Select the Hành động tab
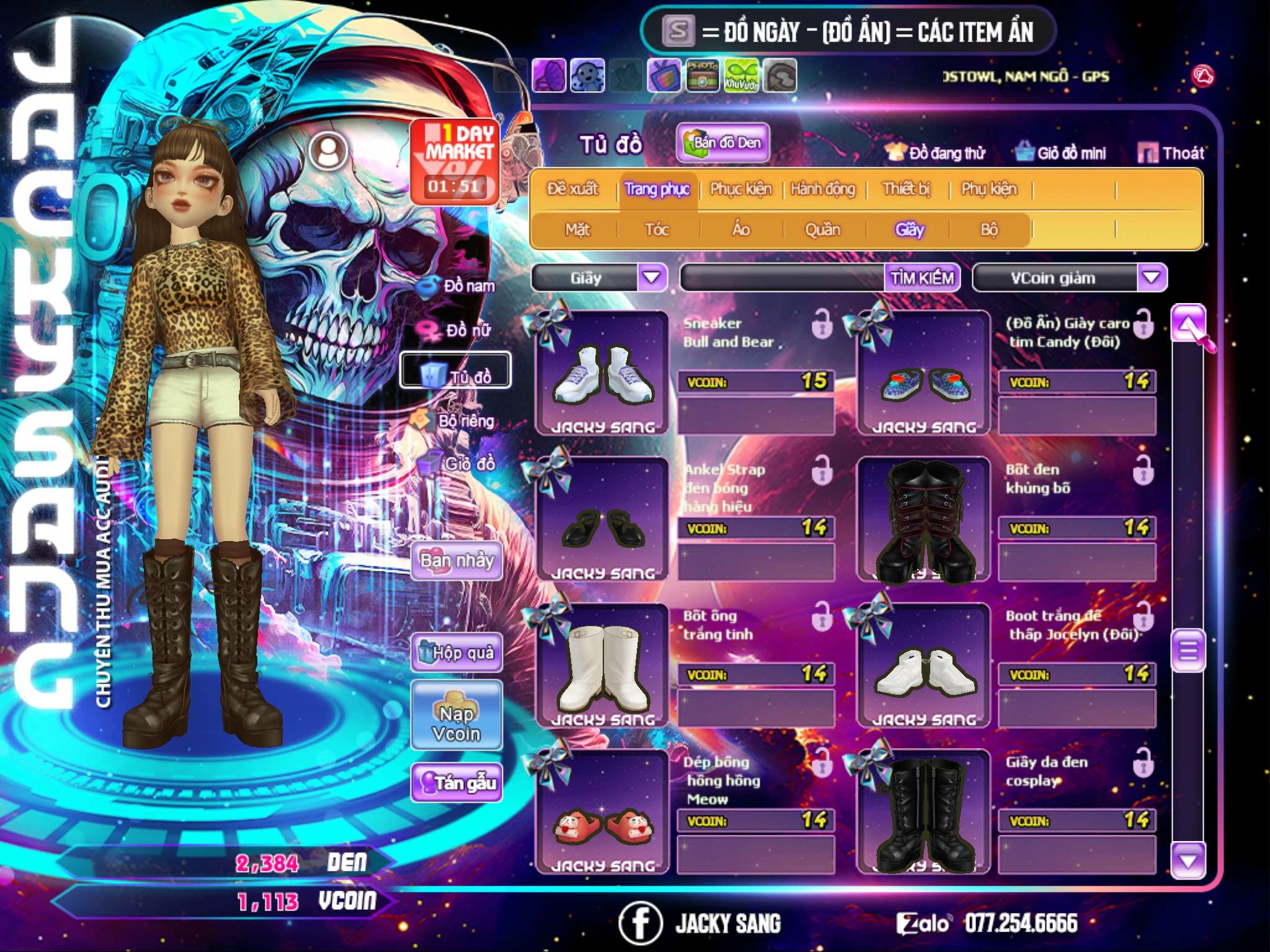1270x952 pixels. [823, 189]
